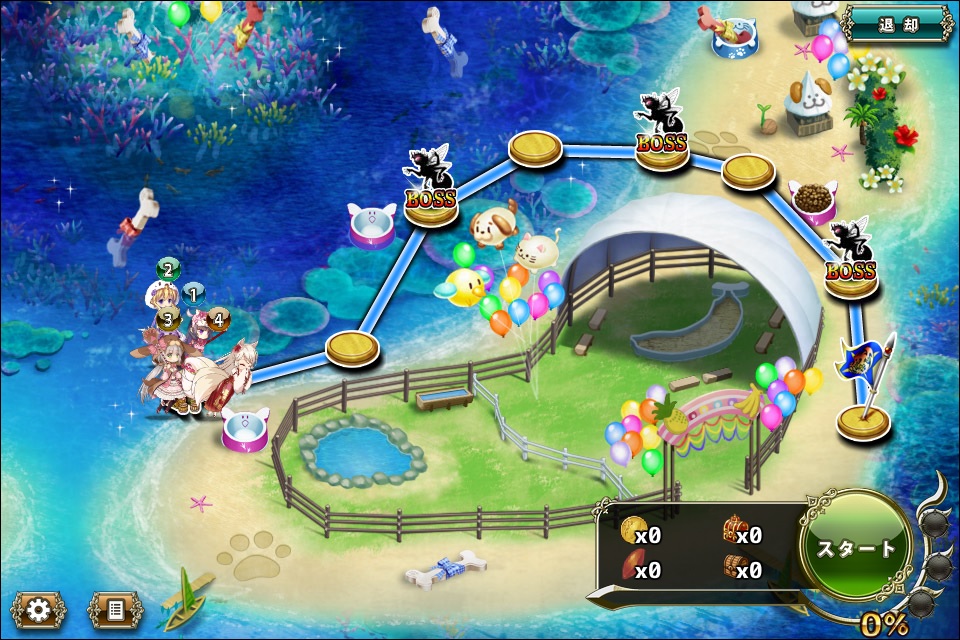
Task: Click the 退却 retreat button
Action: (897, 23)
